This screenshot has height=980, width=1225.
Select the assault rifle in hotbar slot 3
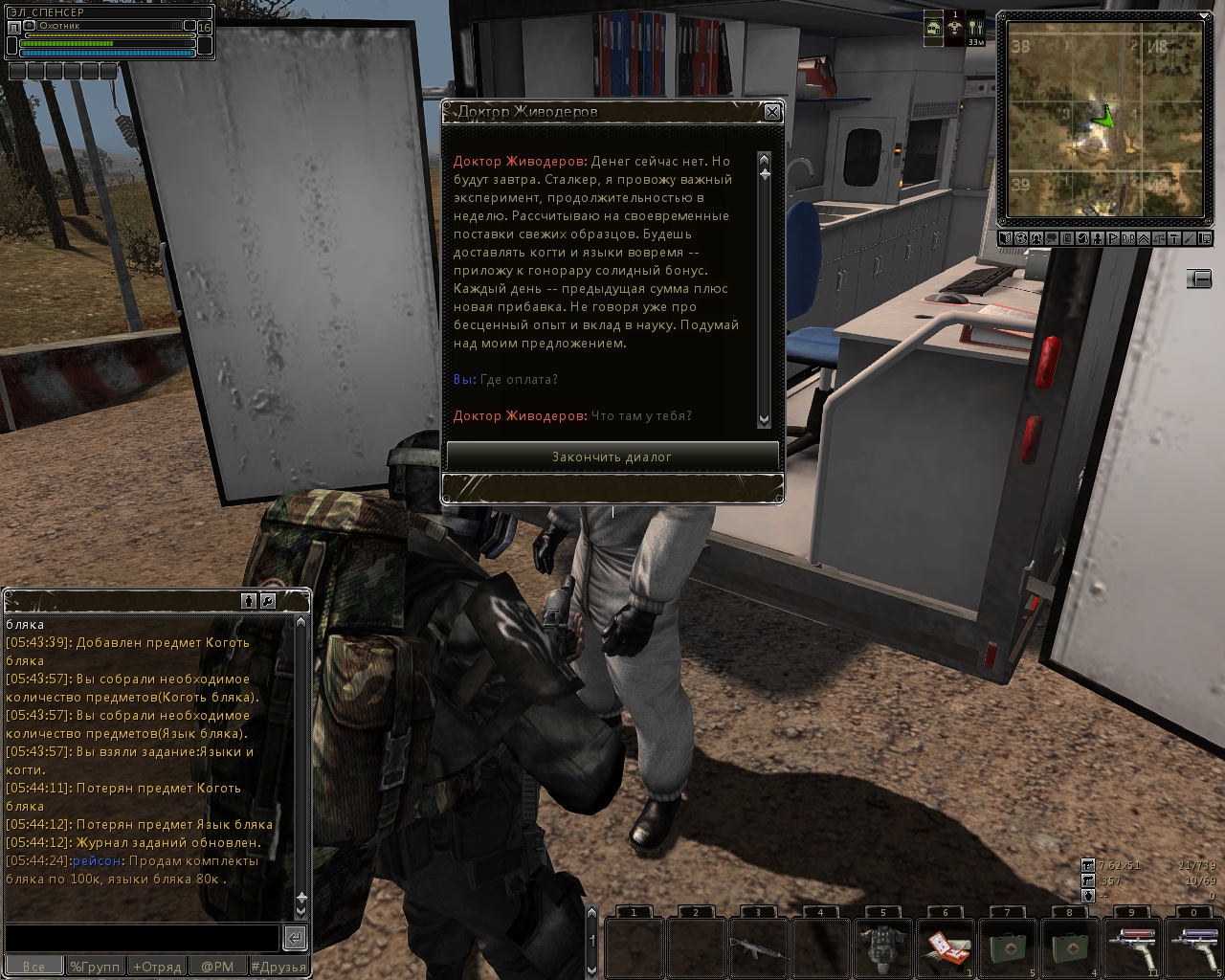[x=758, y=947]
